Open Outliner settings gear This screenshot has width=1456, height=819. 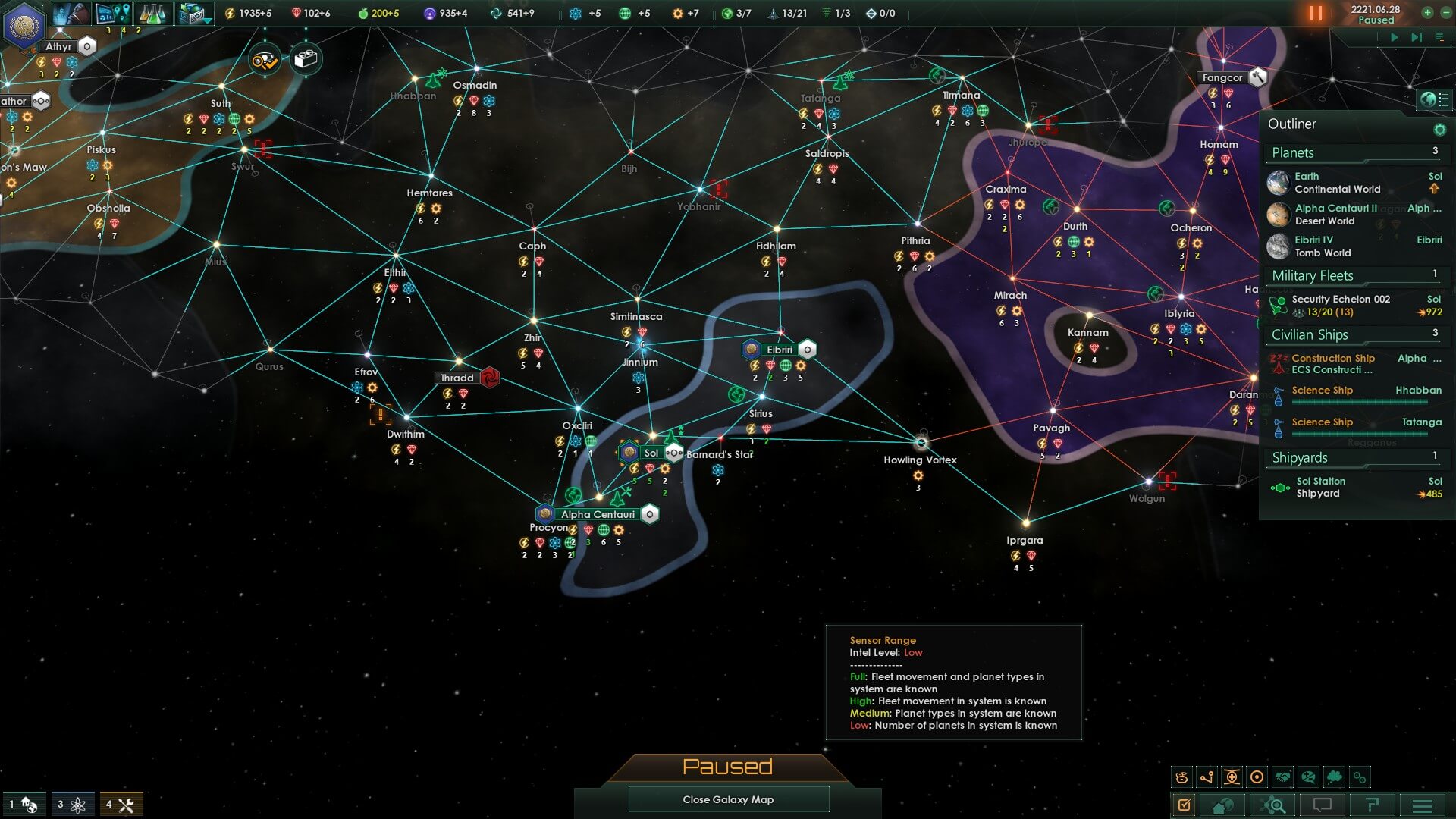pyautogui.click(x=1439, y=130)
